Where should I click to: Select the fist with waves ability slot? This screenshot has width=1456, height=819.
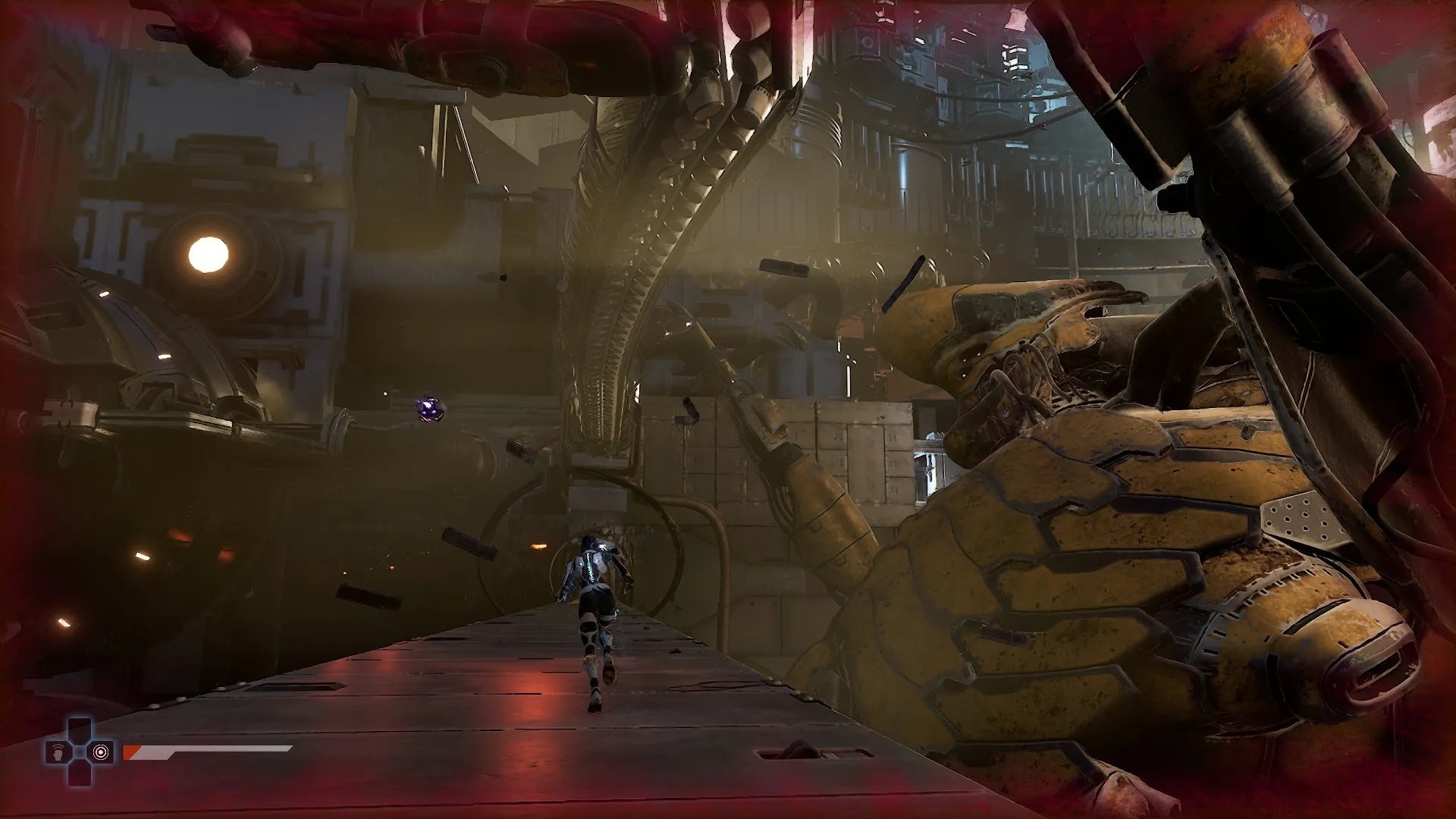(x=58, y=752)
